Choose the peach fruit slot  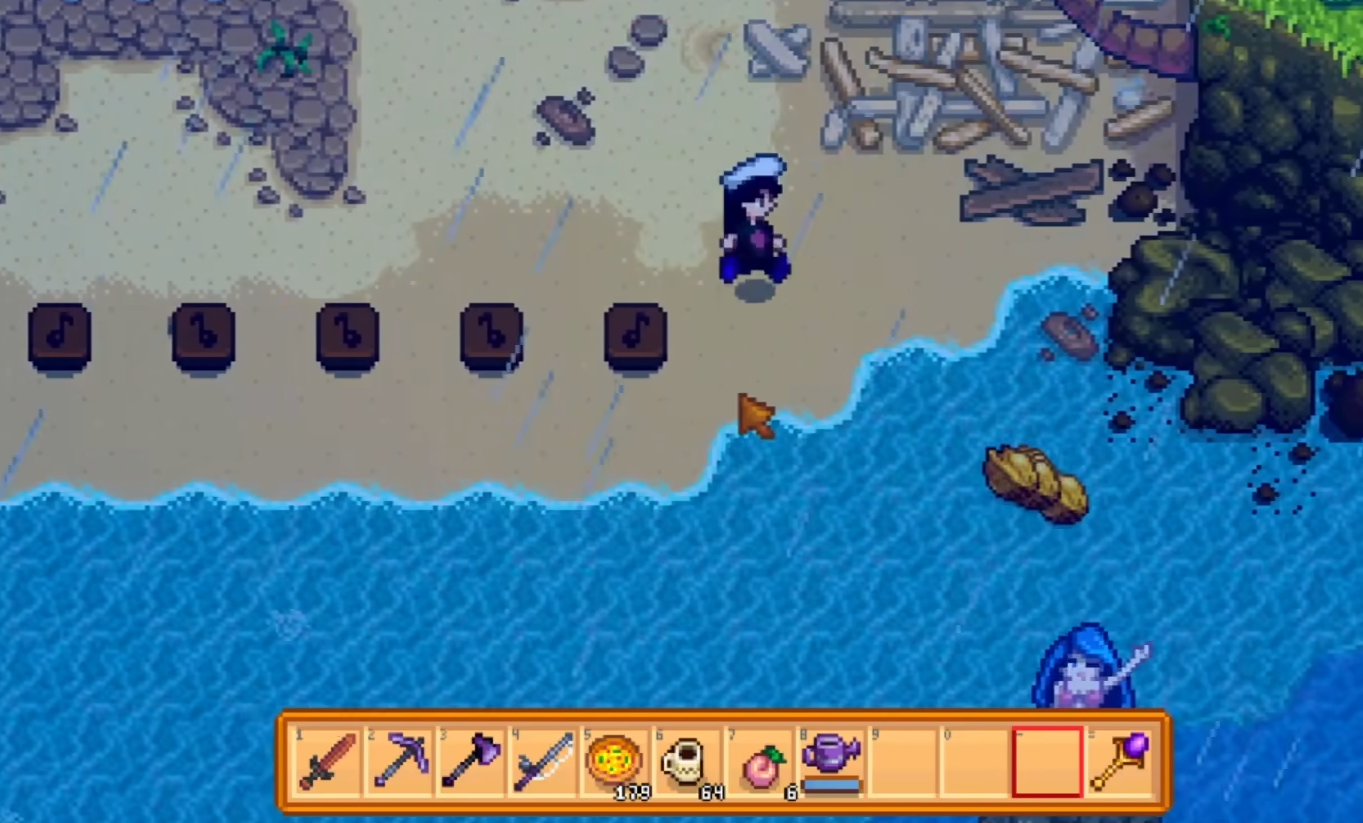coord(758,761)
